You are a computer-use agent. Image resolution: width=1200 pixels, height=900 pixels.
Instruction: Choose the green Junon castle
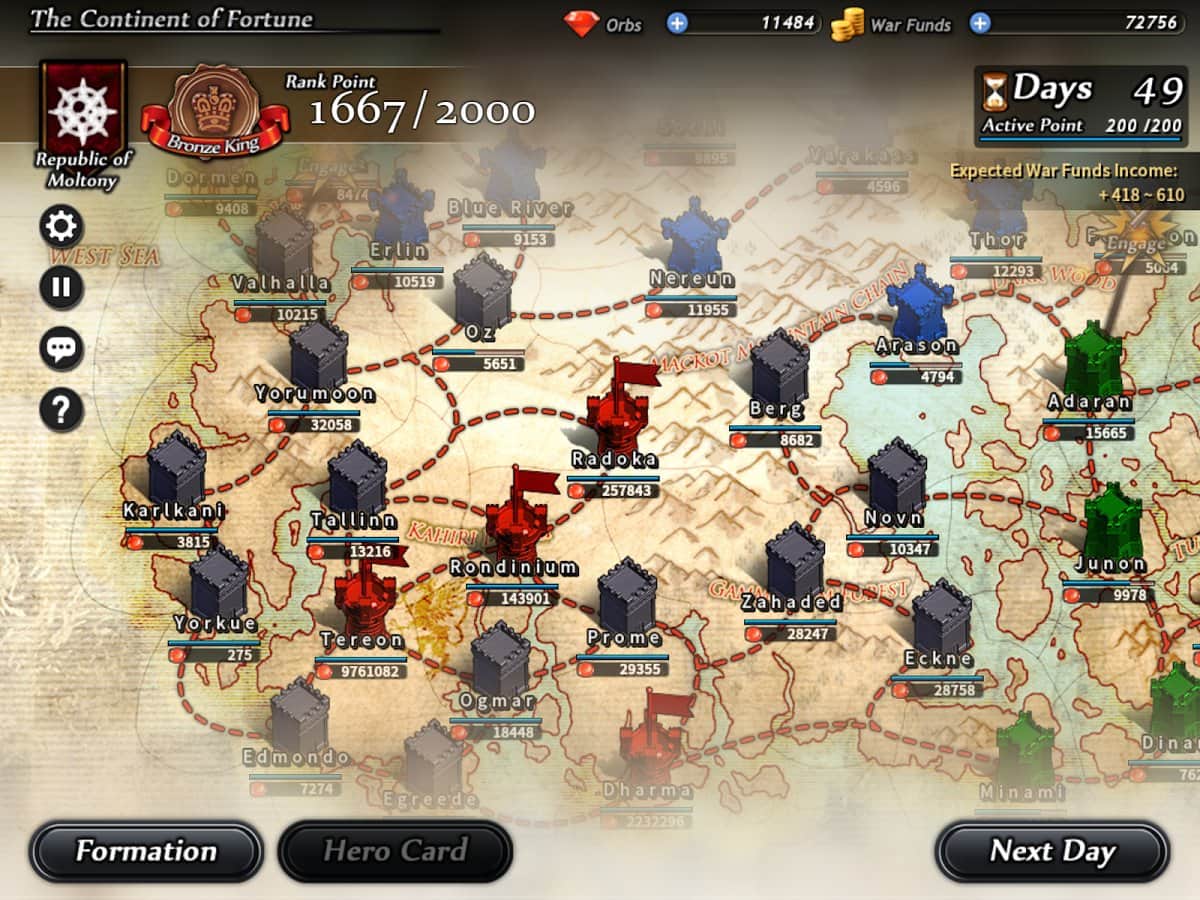[x=1112, y=522]
